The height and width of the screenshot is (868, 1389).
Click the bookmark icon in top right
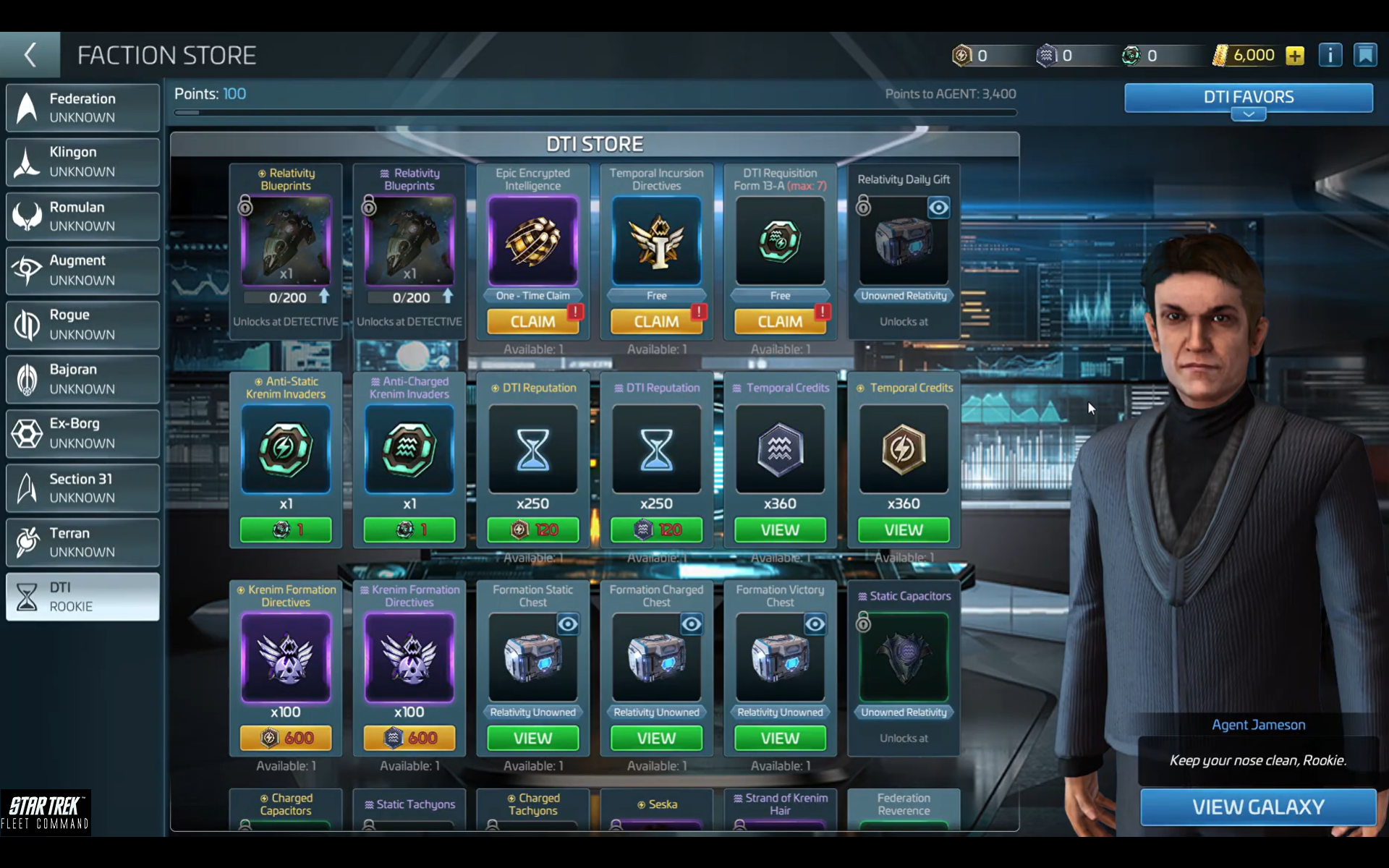click(1367, 54)
